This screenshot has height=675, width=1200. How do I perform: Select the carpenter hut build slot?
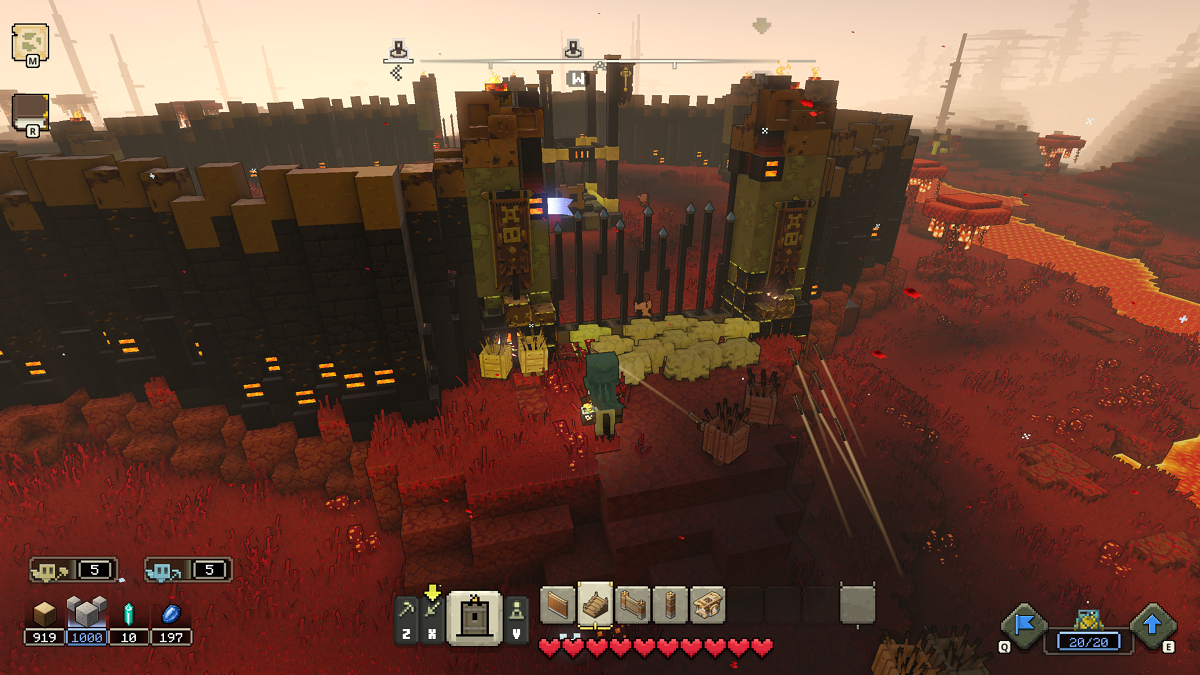(x=707, y=605)
